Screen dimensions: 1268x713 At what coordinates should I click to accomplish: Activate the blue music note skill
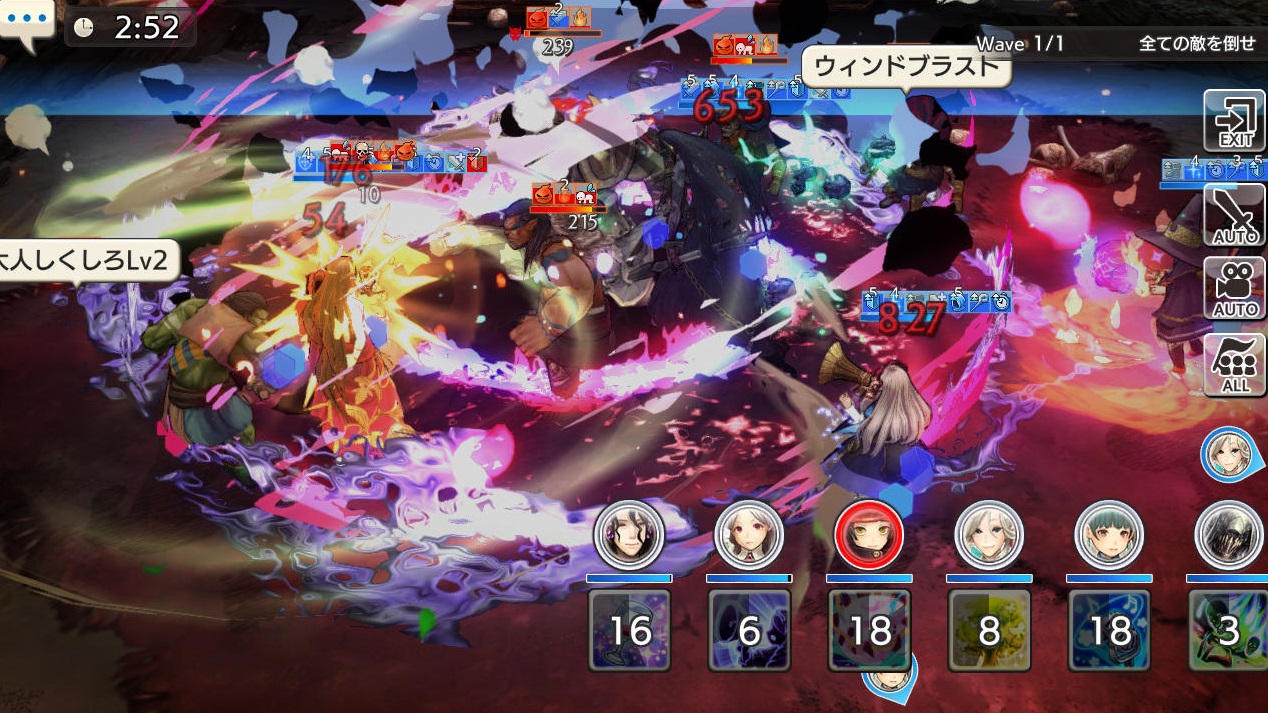(x=1109, y=630)
